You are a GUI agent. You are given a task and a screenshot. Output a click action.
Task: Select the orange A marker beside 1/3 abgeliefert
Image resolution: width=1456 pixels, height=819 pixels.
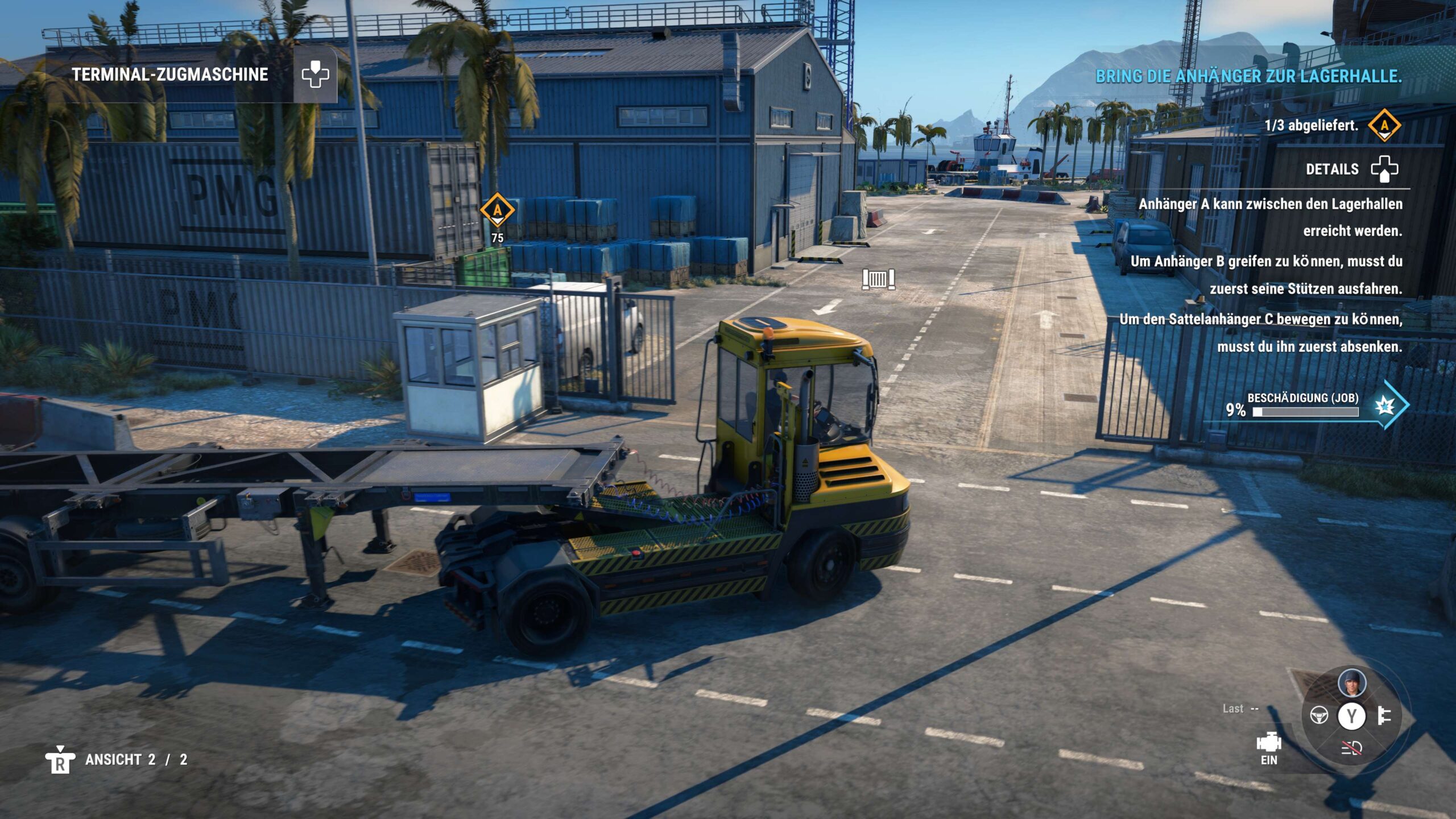pyautogui.click(x=1384, y=125)
